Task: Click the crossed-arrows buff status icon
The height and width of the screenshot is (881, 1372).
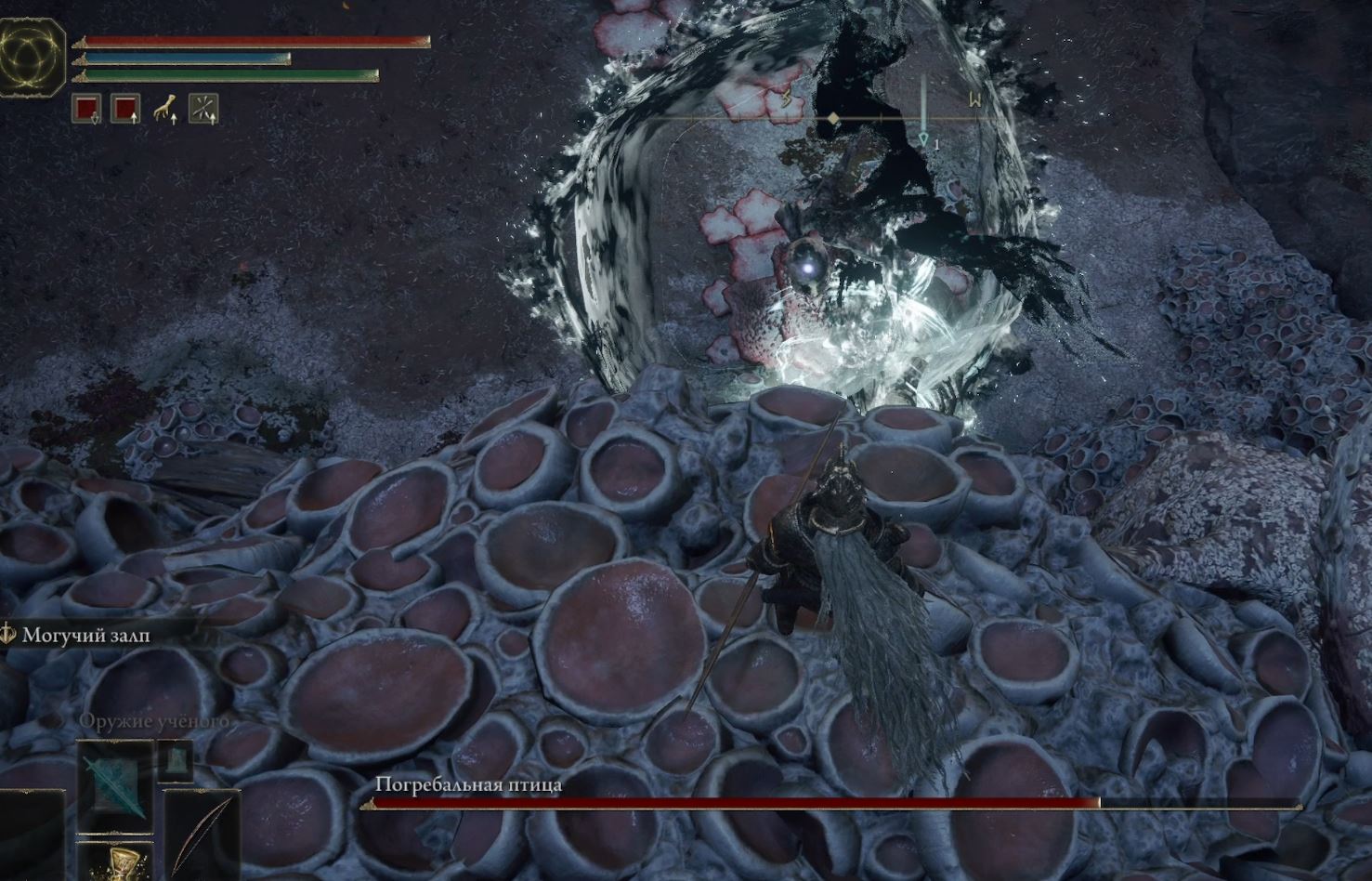Action: click(203, 109)
